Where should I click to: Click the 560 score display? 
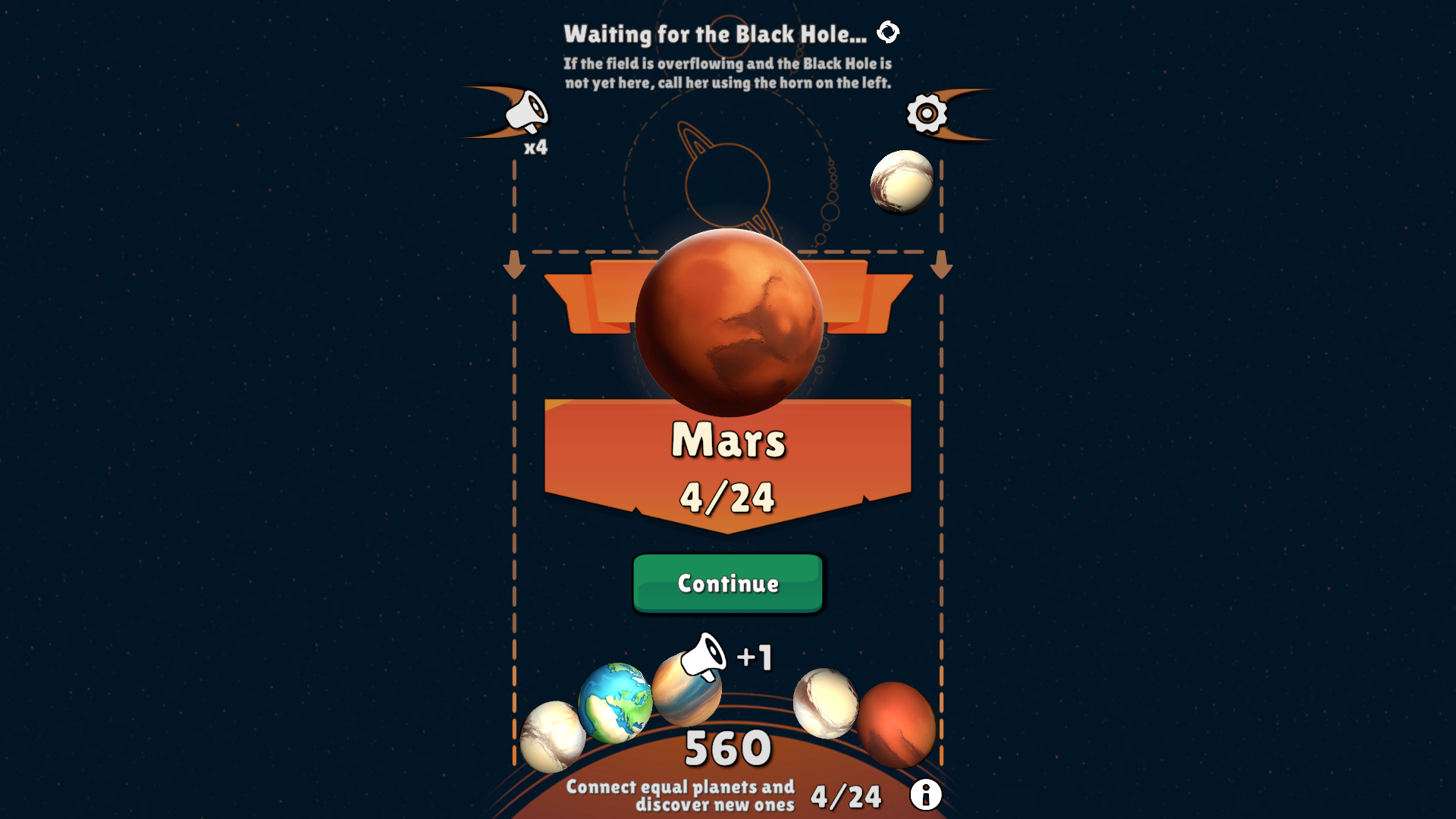coord(726,747)
